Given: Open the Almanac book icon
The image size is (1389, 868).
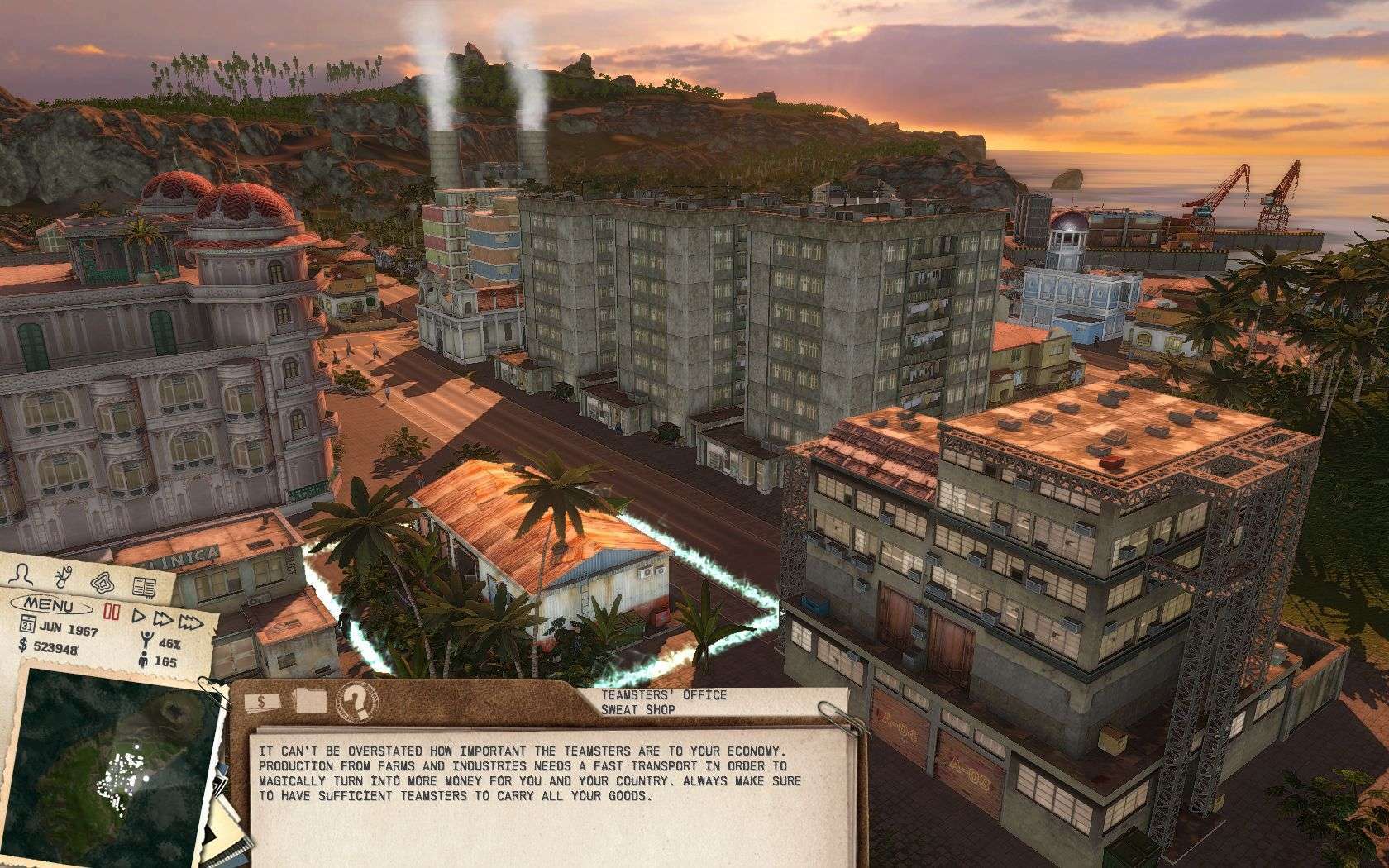Looking at the screenshot, I should tap(144, 587).
